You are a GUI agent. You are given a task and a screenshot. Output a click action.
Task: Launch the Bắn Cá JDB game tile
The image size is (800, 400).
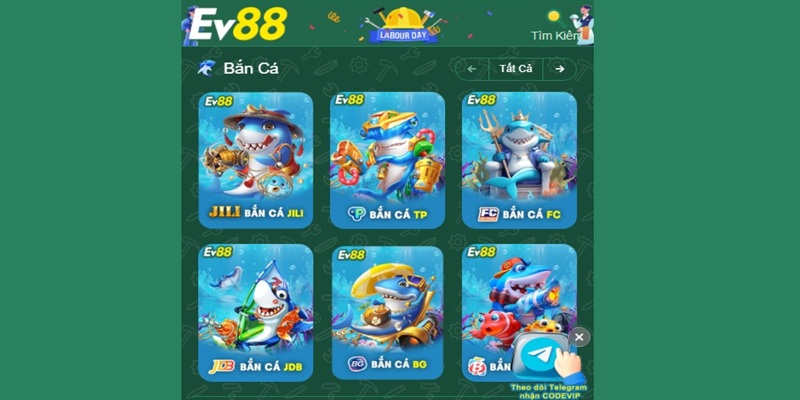click(255, 312)
